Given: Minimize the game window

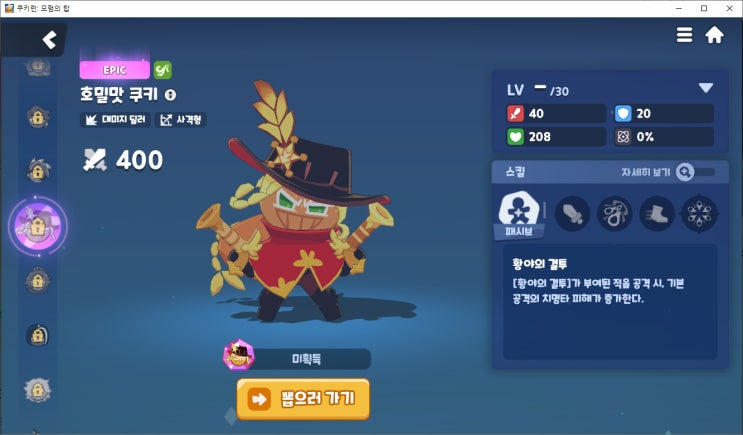Looking at the screenshot, I should click(x=679, y=8).
